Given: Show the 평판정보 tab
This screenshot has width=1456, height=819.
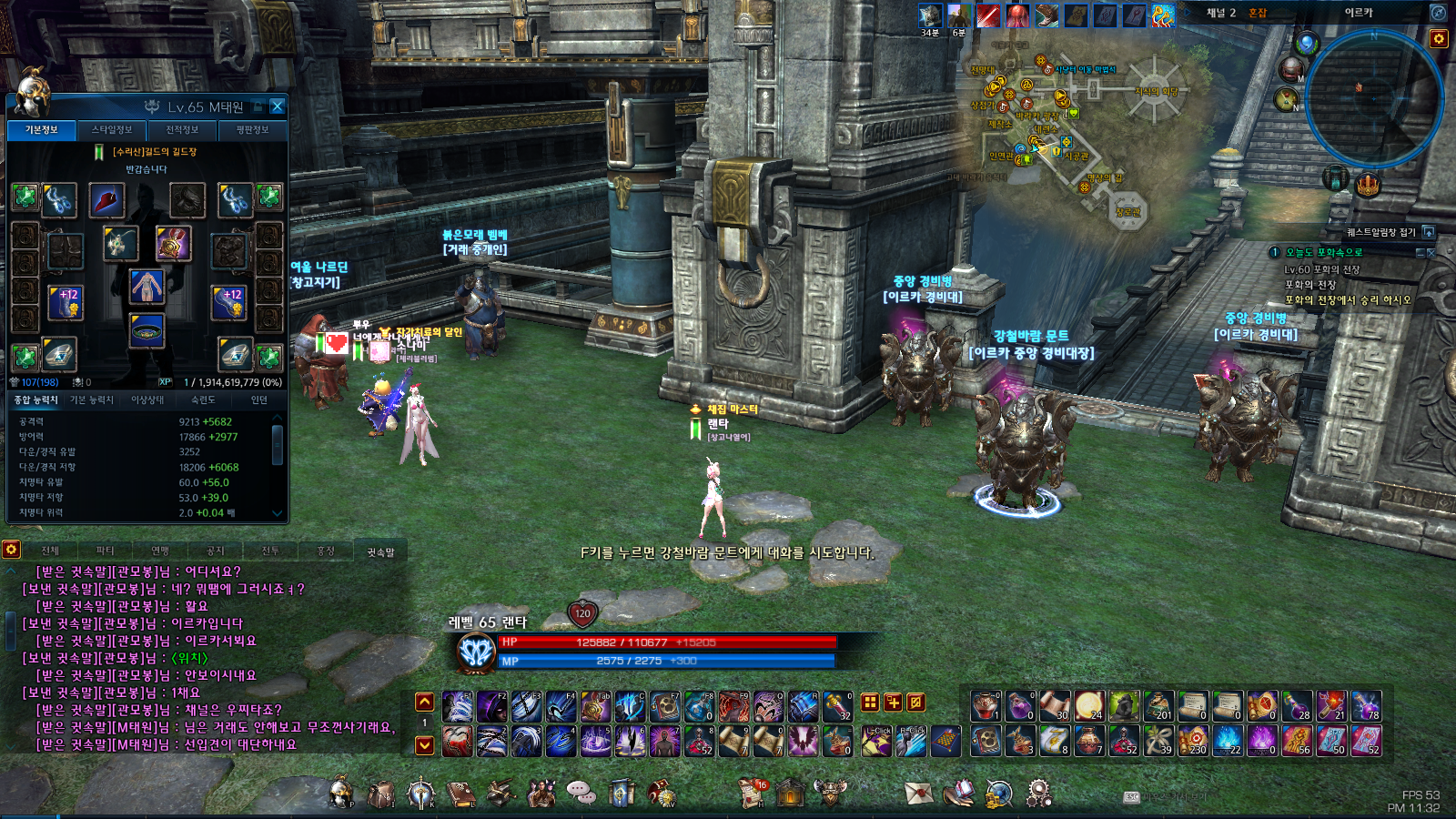Looking at the screenshot, I should [252, 130].
